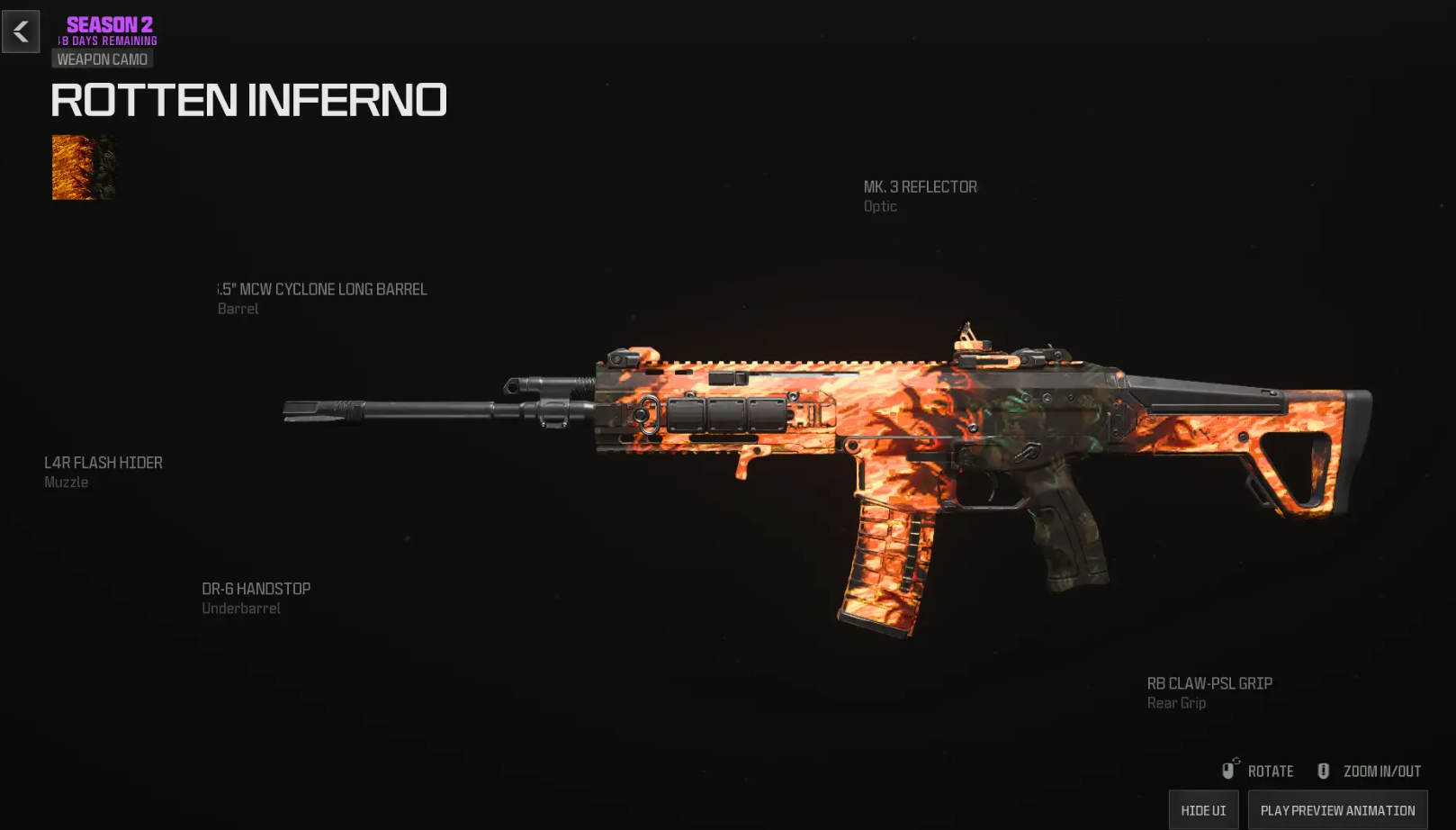This screenshot has width=1456, height=830.
Task: Enable the preview animation playback
Action: pos(1338,809)
